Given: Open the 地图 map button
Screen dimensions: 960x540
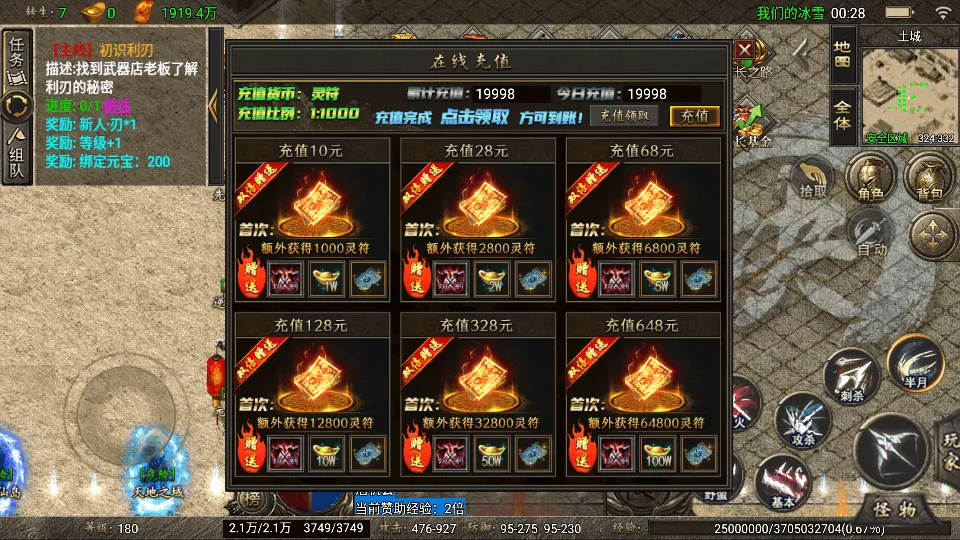Looking at the screenshot, I should point(843,55).
